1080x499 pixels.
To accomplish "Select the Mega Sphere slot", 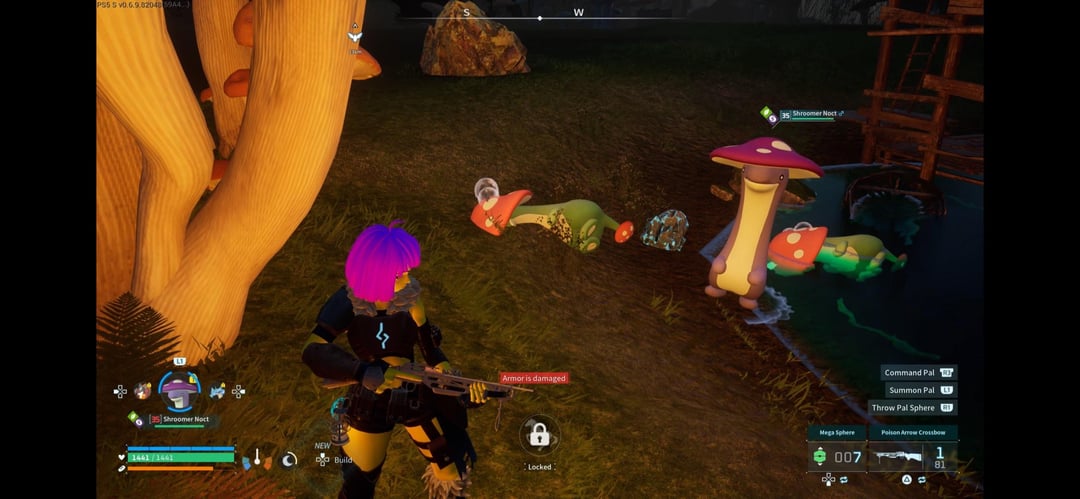I will pos(835,456).
